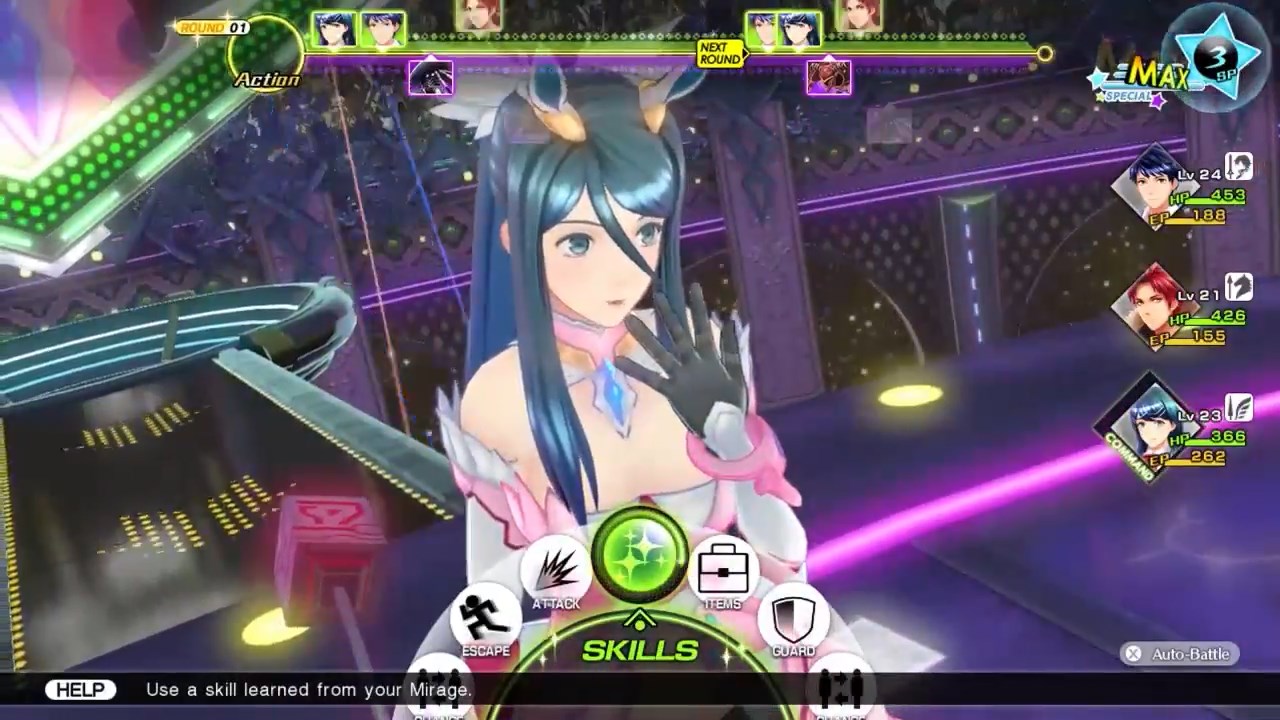Click the Next Round marker on timeline
This screenshot has height=720, width=1280.
tap(720, 53)
